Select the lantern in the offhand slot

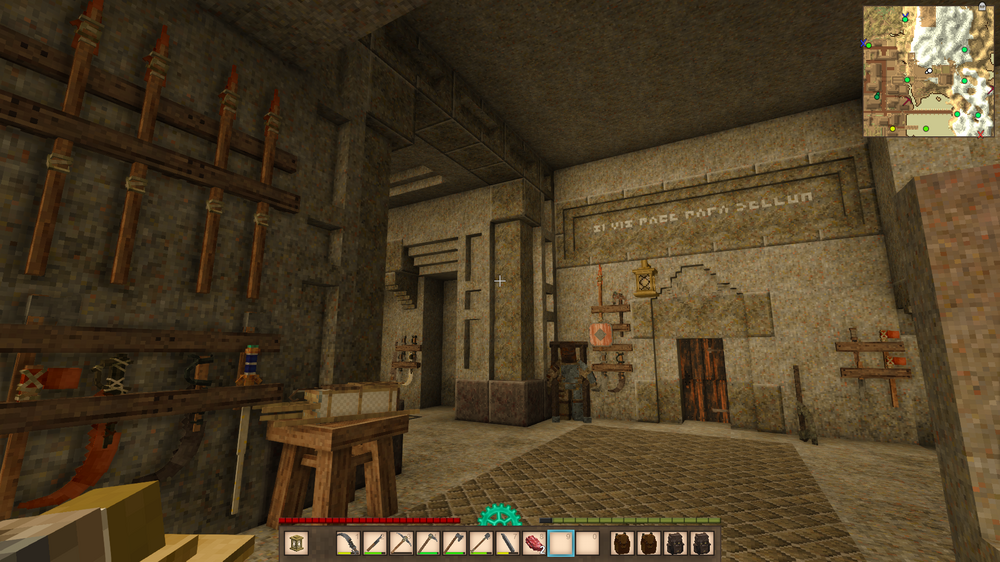[x=296, y=543]
